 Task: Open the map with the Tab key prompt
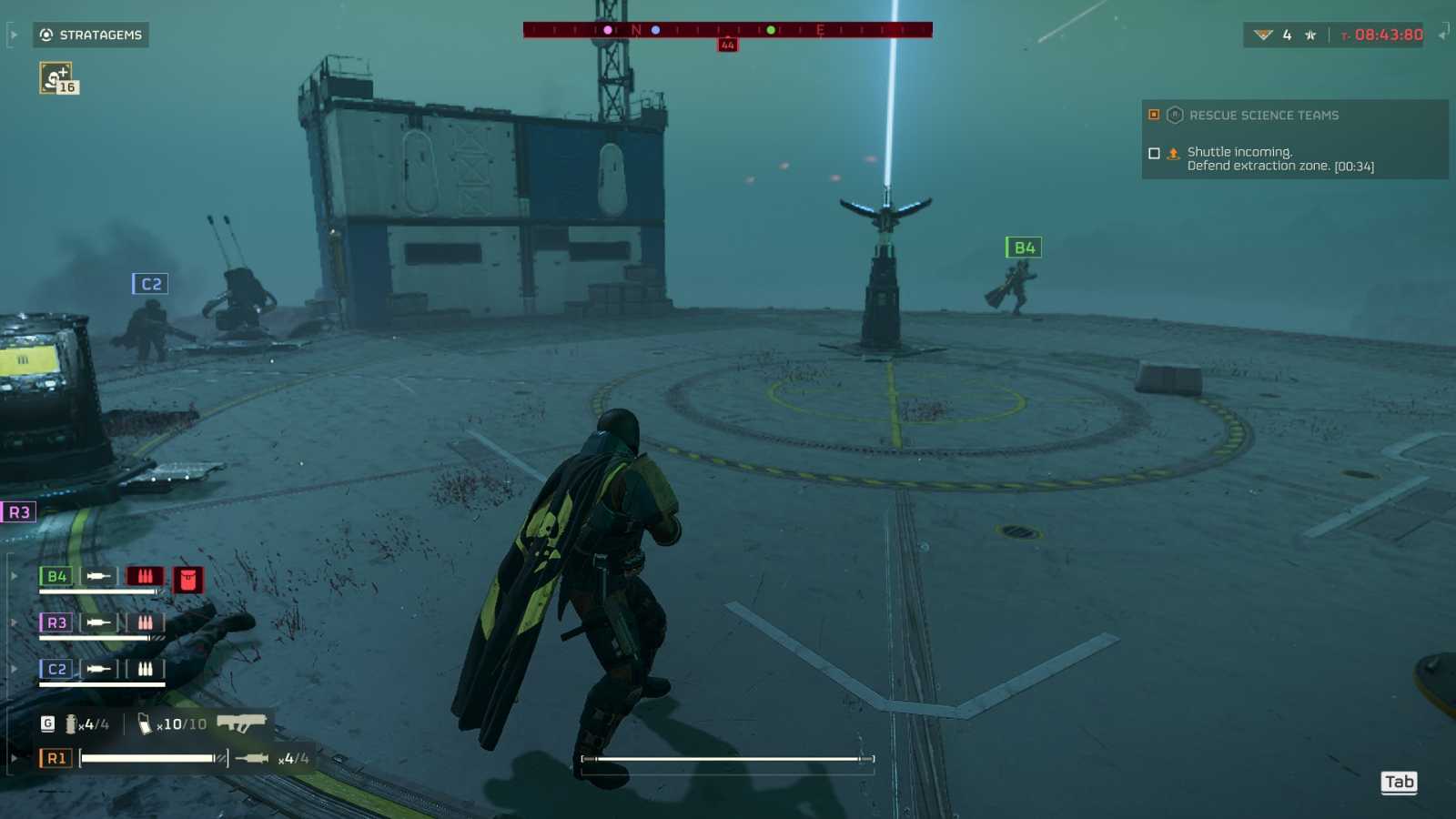[1398, 782]
